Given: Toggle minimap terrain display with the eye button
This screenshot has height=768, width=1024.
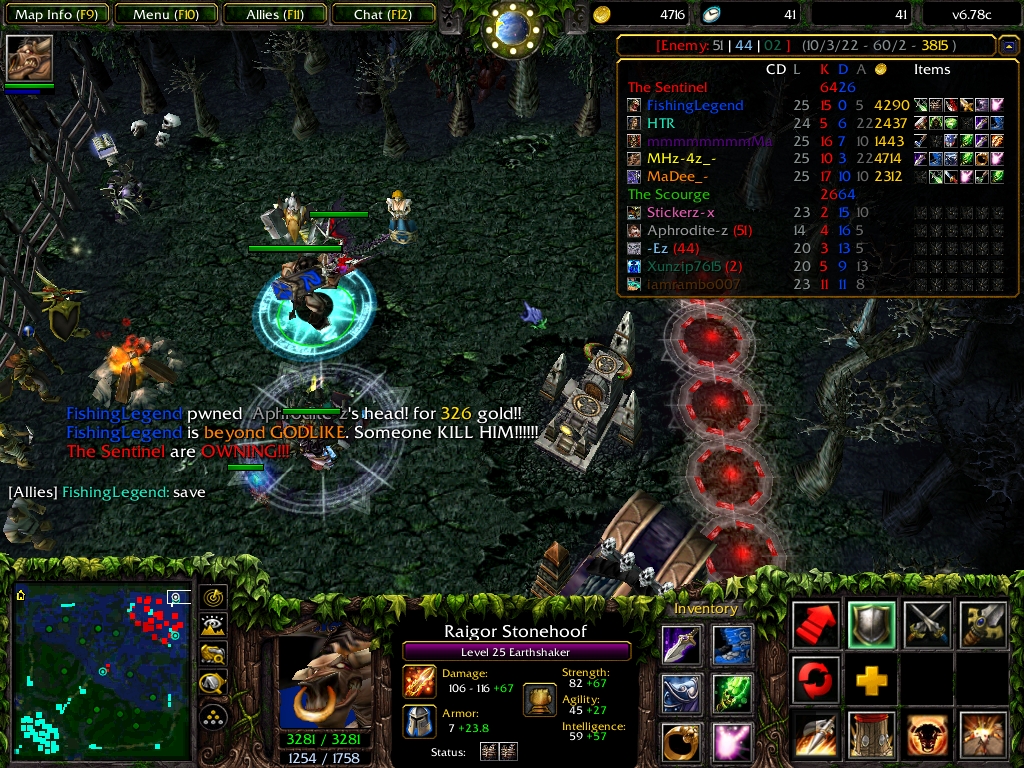Looking at the screenshot, I should pos(213,626).
